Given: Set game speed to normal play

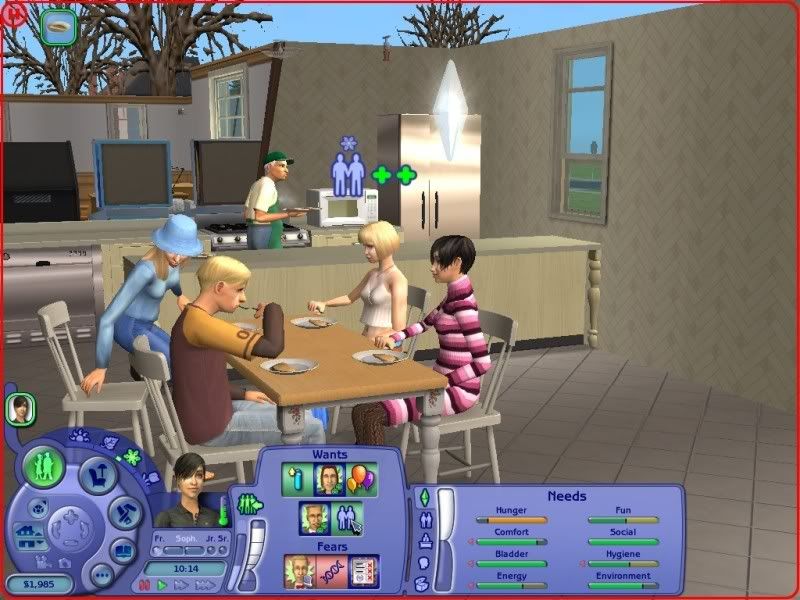Looking at the screenshot, I should click(161, 585).
